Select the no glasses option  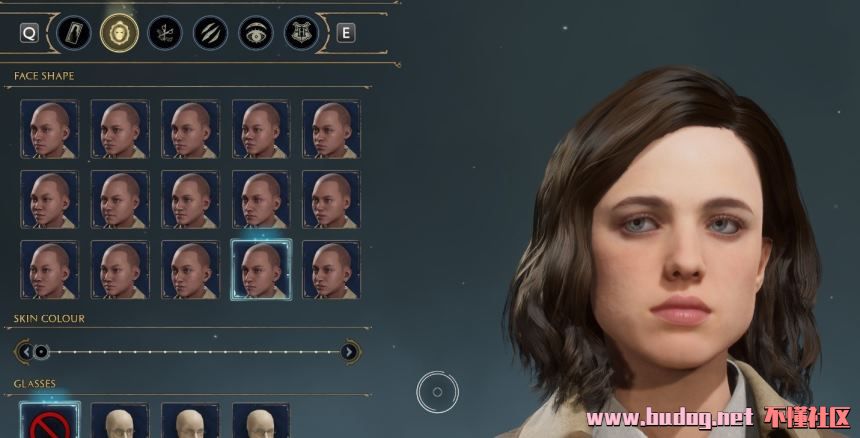coord(49,422)
